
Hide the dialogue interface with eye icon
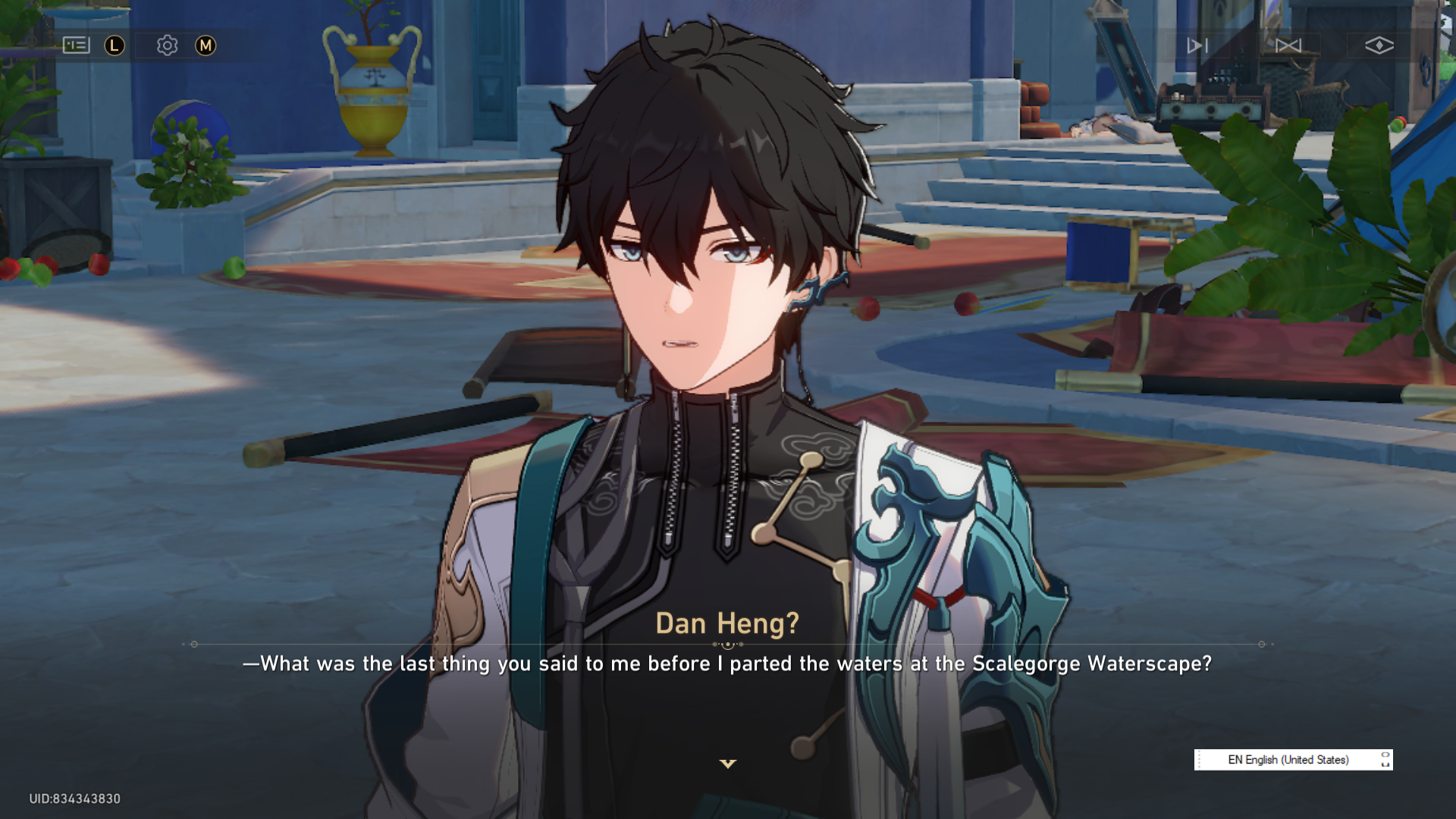[x=1379, y=45]
